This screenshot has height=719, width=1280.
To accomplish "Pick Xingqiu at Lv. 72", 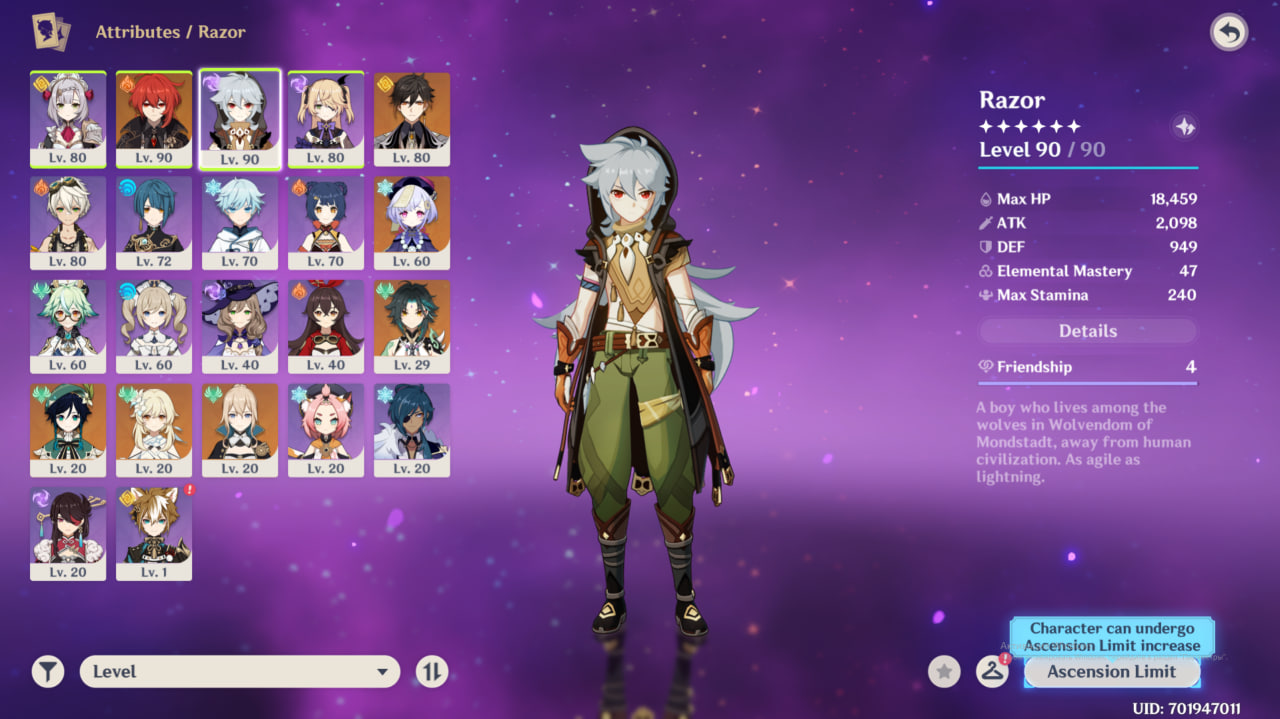I will pos(154,222).
